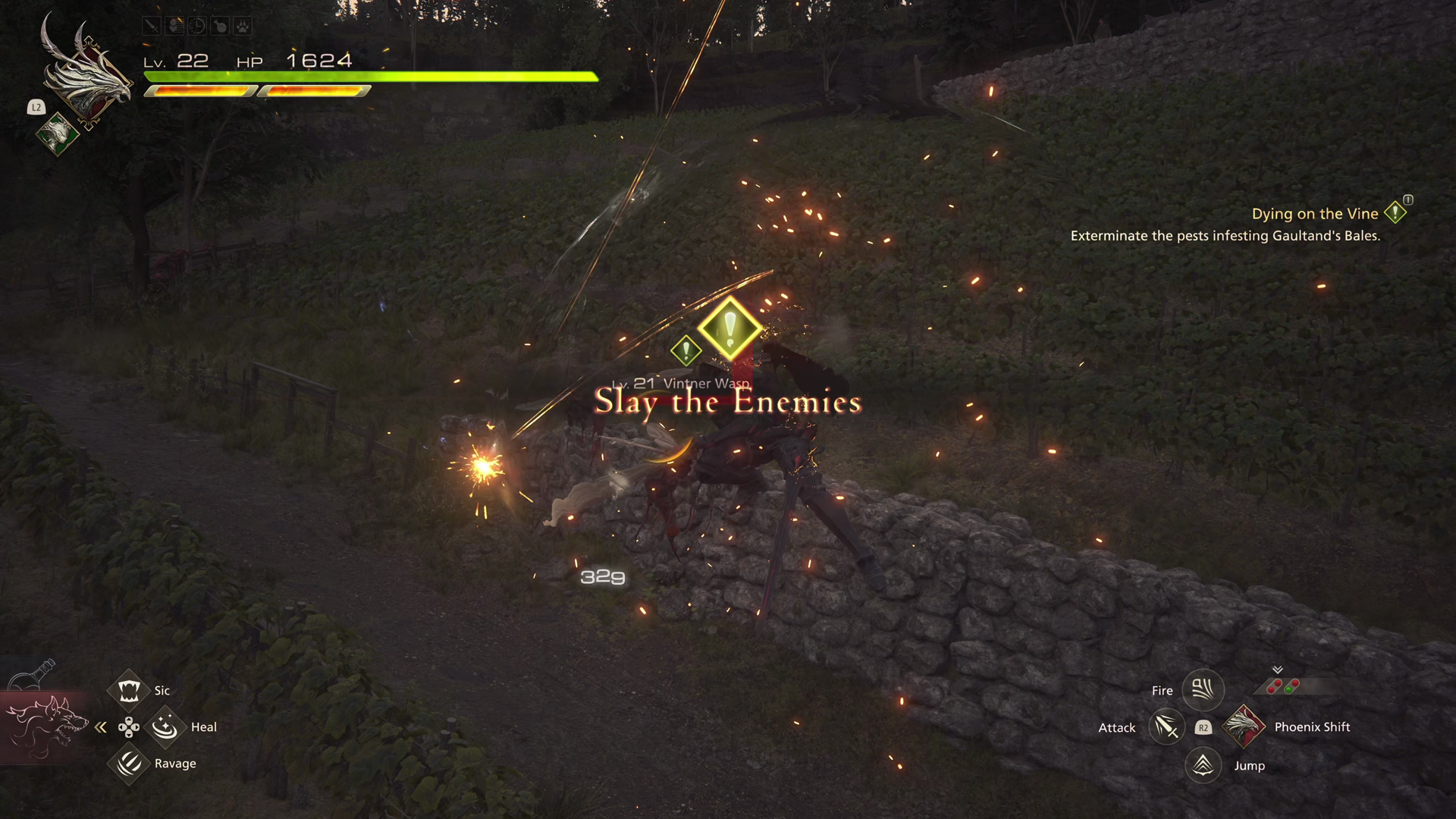Select the Sic pet command icon
The image size is (1456, 819).
tap(129, 690)
